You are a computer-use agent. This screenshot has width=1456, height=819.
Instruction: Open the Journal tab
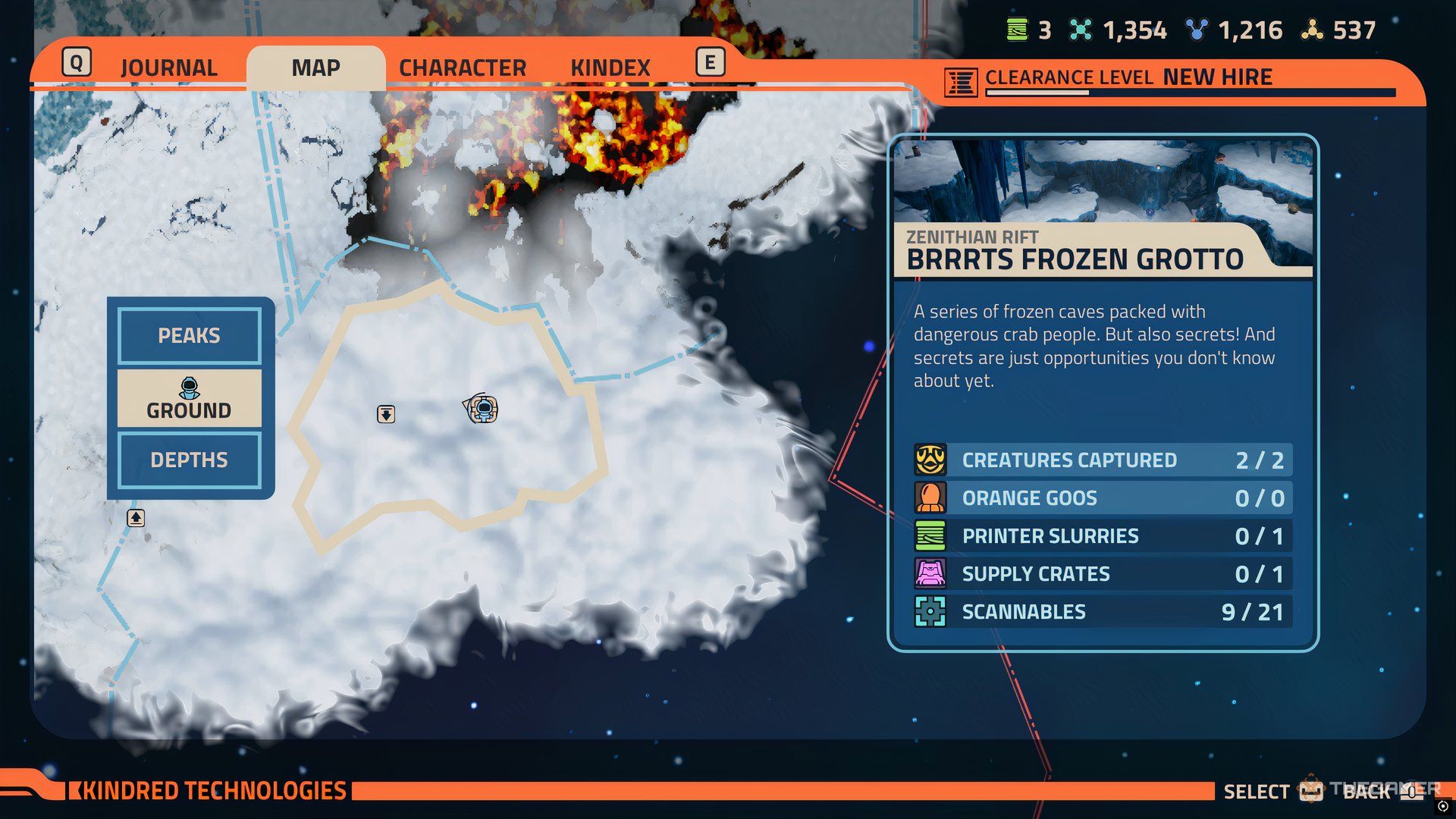168,67
